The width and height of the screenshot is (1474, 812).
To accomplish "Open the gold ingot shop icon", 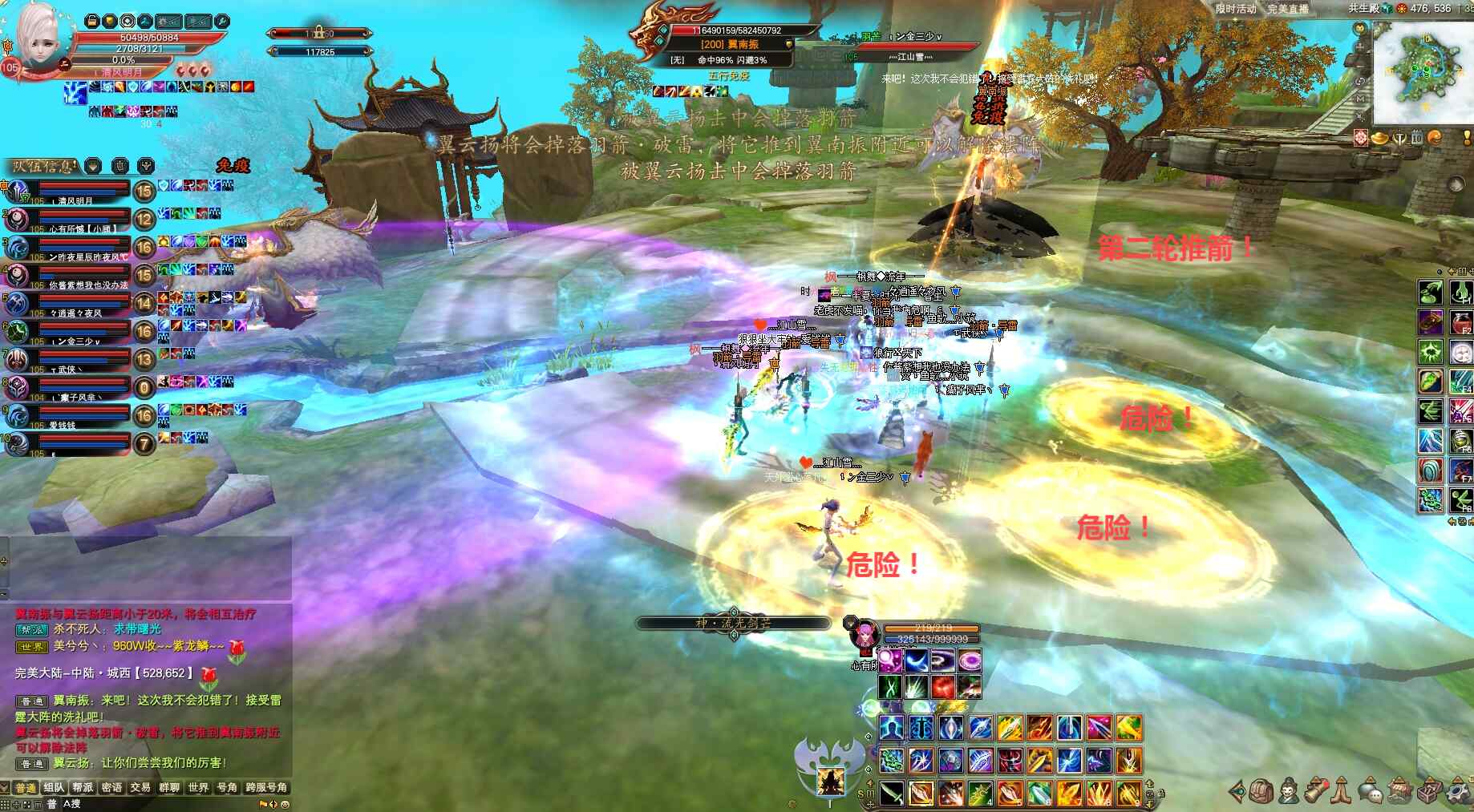I will click(1380, 139).
